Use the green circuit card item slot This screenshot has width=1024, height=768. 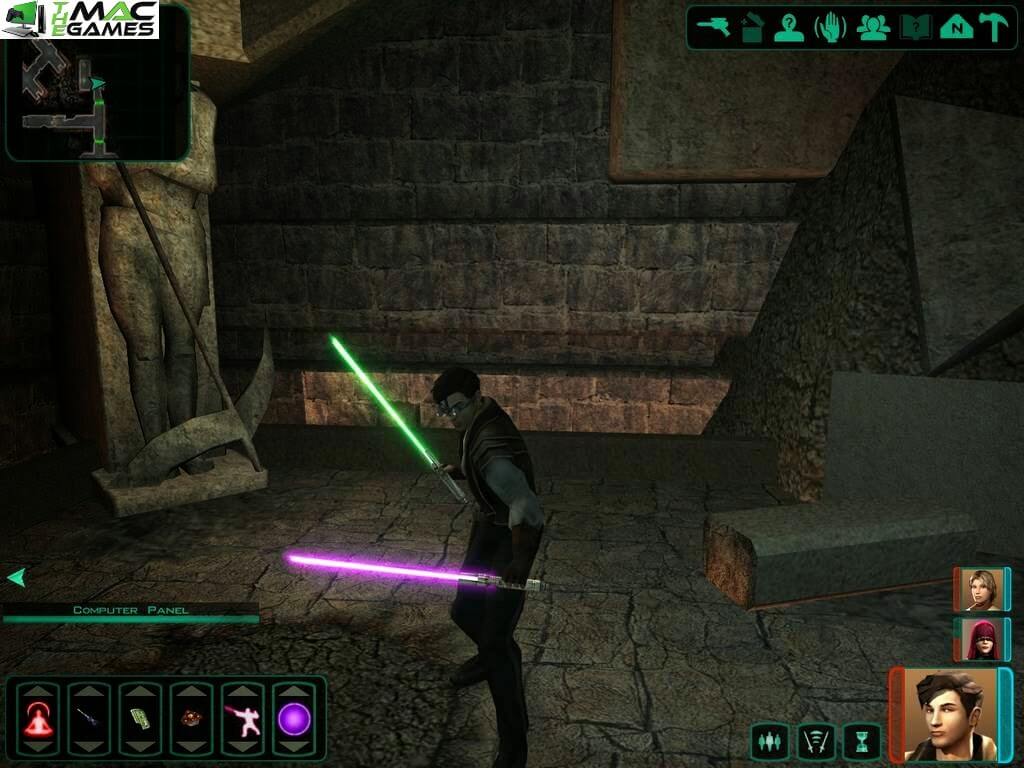[x=140, y=719]
